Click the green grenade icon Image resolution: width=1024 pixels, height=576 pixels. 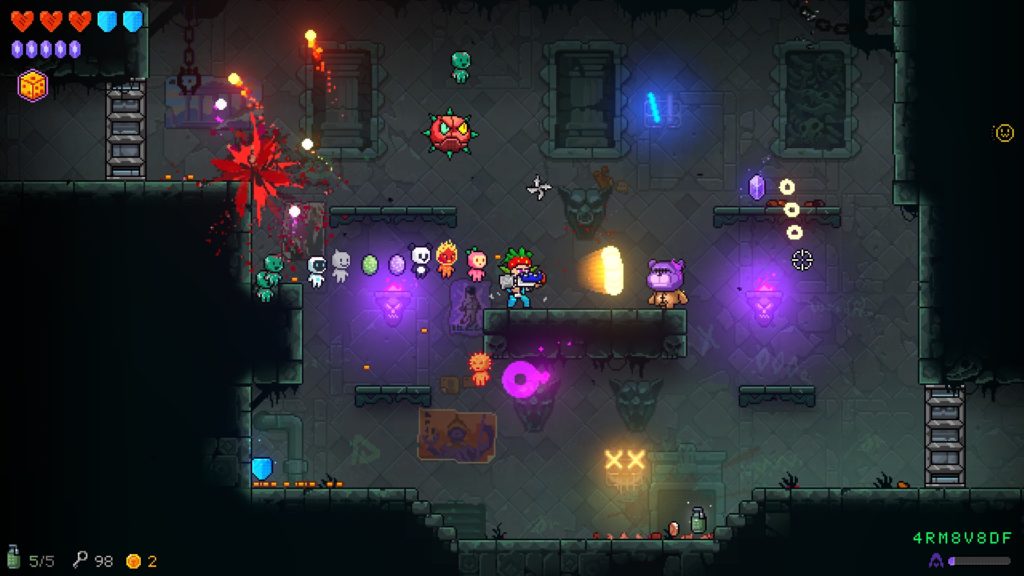click(x=13, y=559)
